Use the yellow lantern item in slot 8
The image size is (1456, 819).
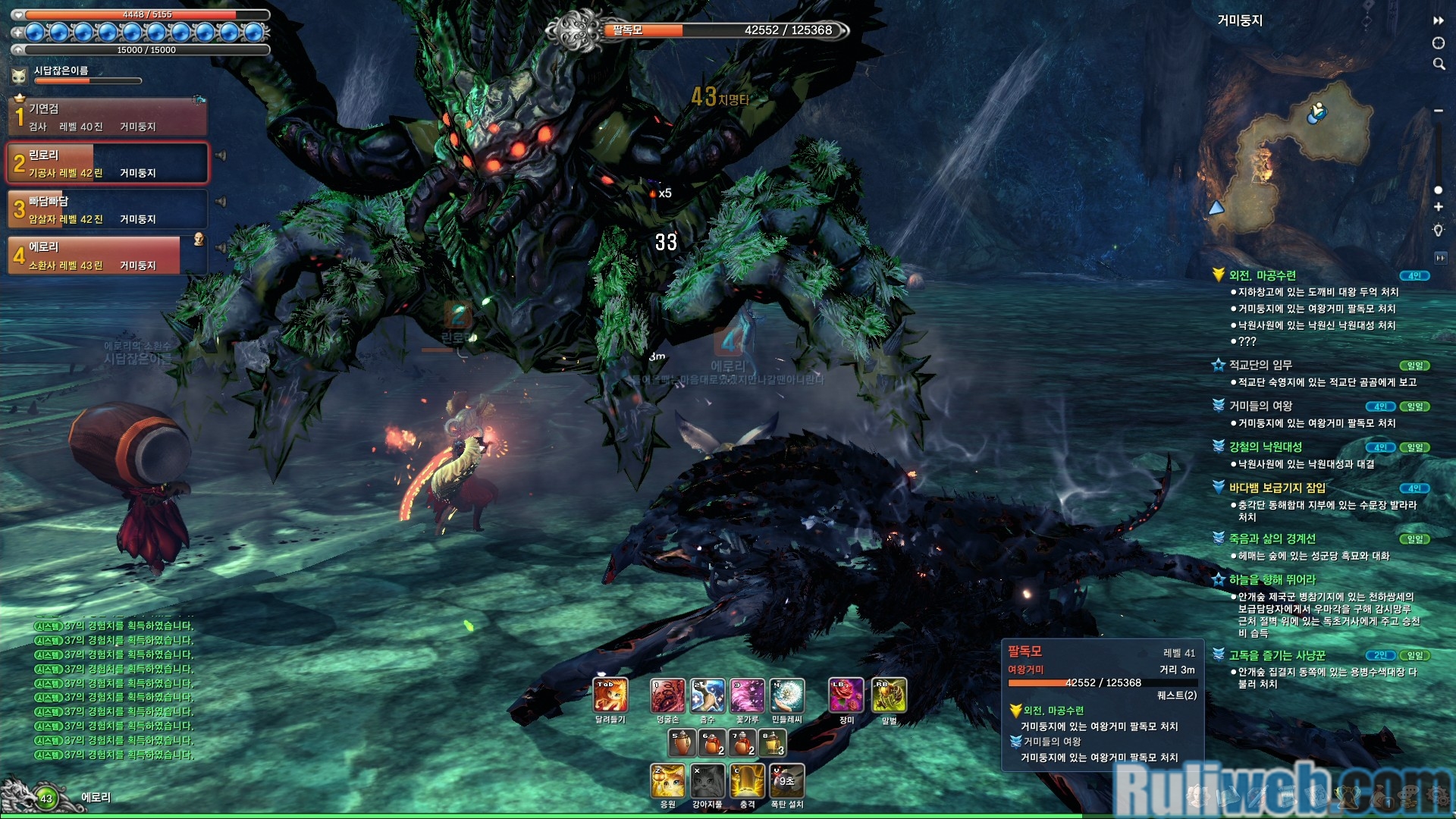coord(772,743)
